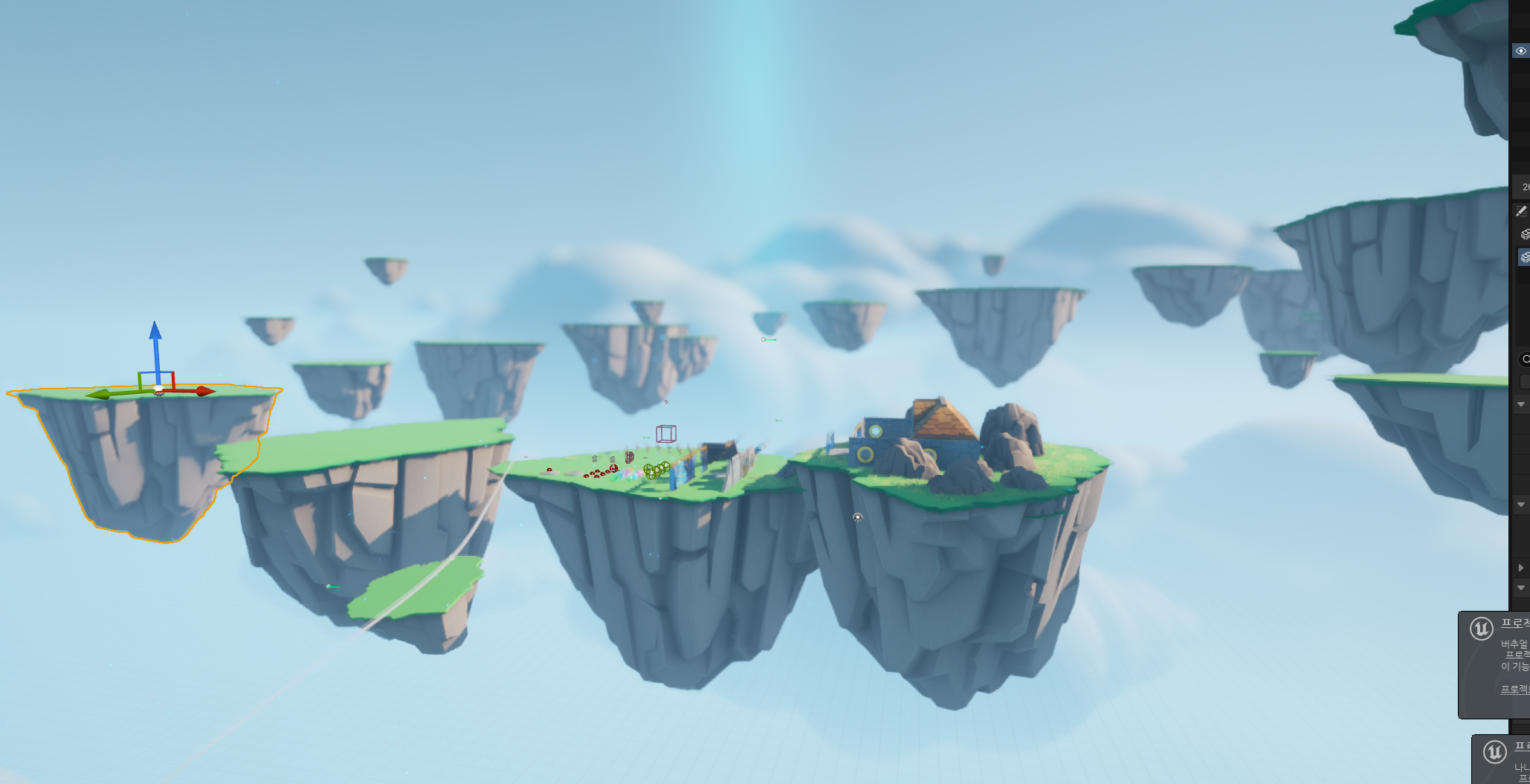Click the pencil edit icon
Viewport: 1530px width, 784px height.
coord(1521,212)
